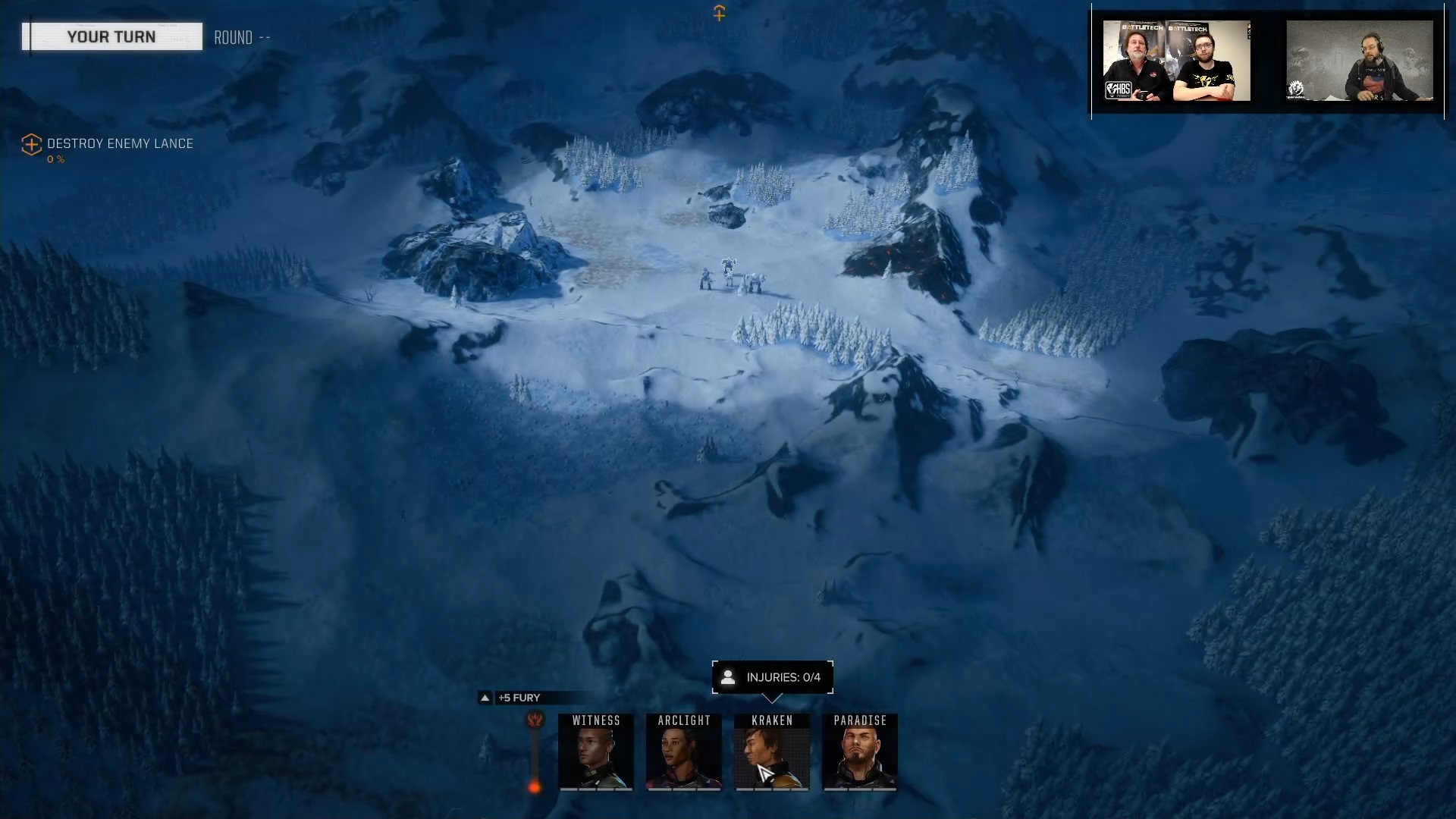Click the 0 % objective progress readout

tap(55, 159)
